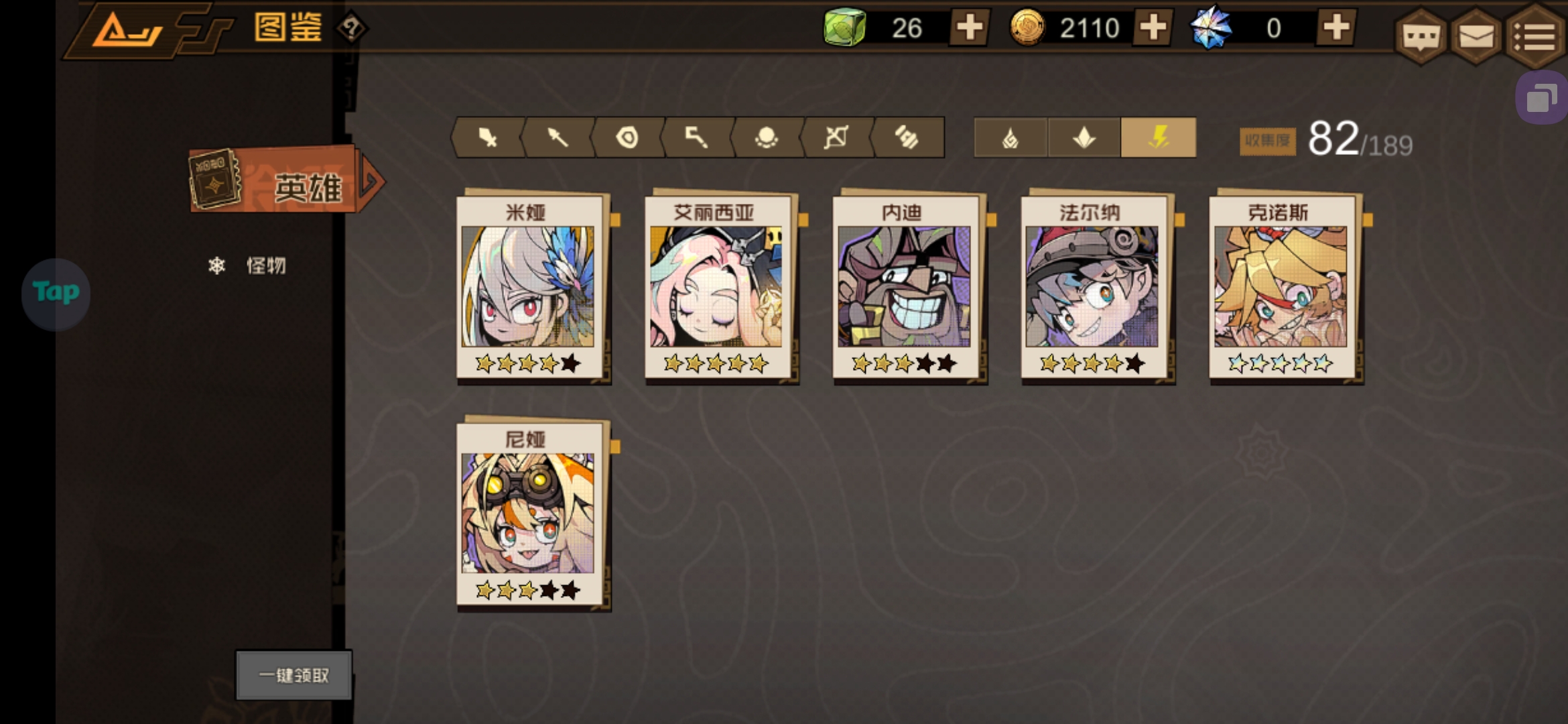
Task: Filter heroes by the lightning element
Action: (1158, 137)
